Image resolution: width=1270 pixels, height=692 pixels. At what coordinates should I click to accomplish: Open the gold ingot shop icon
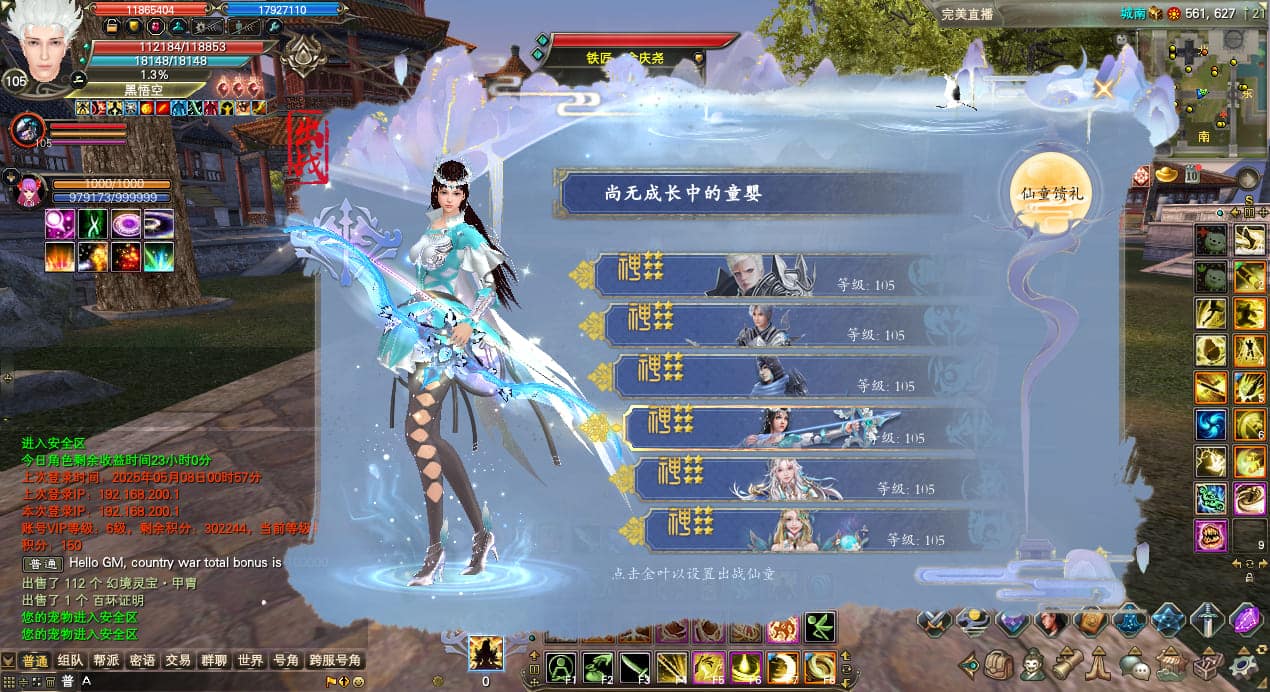(x=1167, y=174)
